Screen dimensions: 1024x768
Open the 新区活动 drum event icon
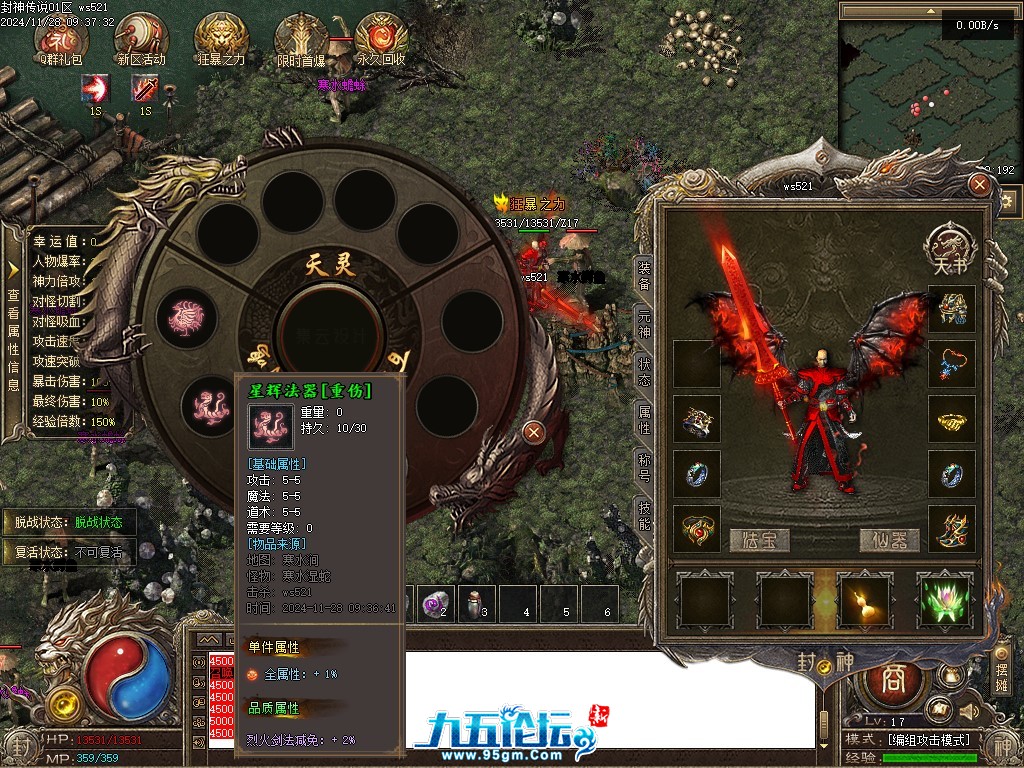141,38
